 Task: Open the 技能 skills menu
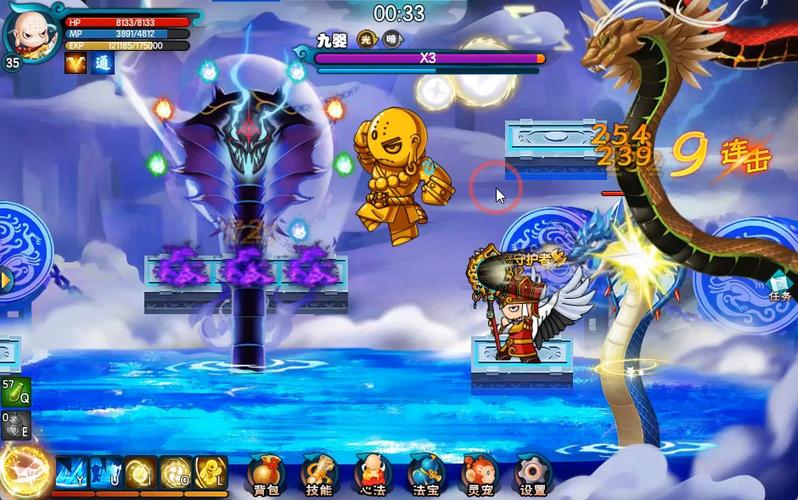click(319, 473)
